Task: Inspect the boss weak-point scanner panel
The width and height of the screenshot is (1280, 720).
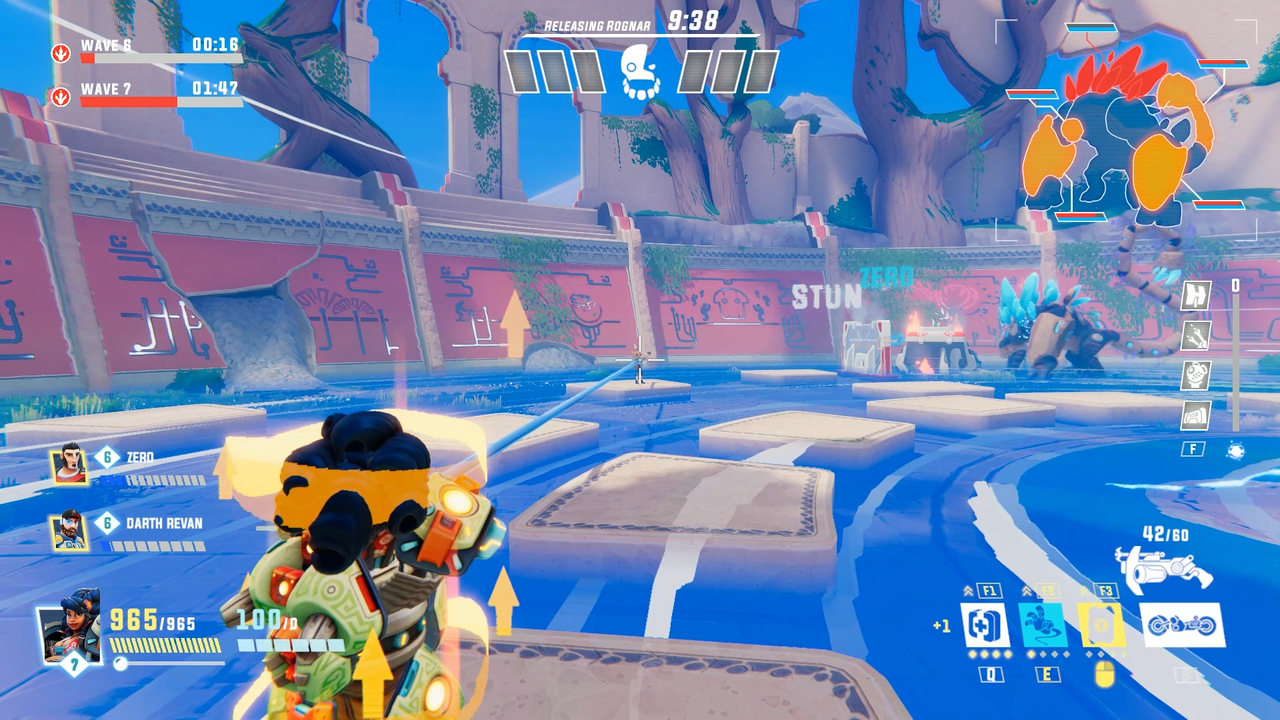Action: click(x=1126, y=130)
